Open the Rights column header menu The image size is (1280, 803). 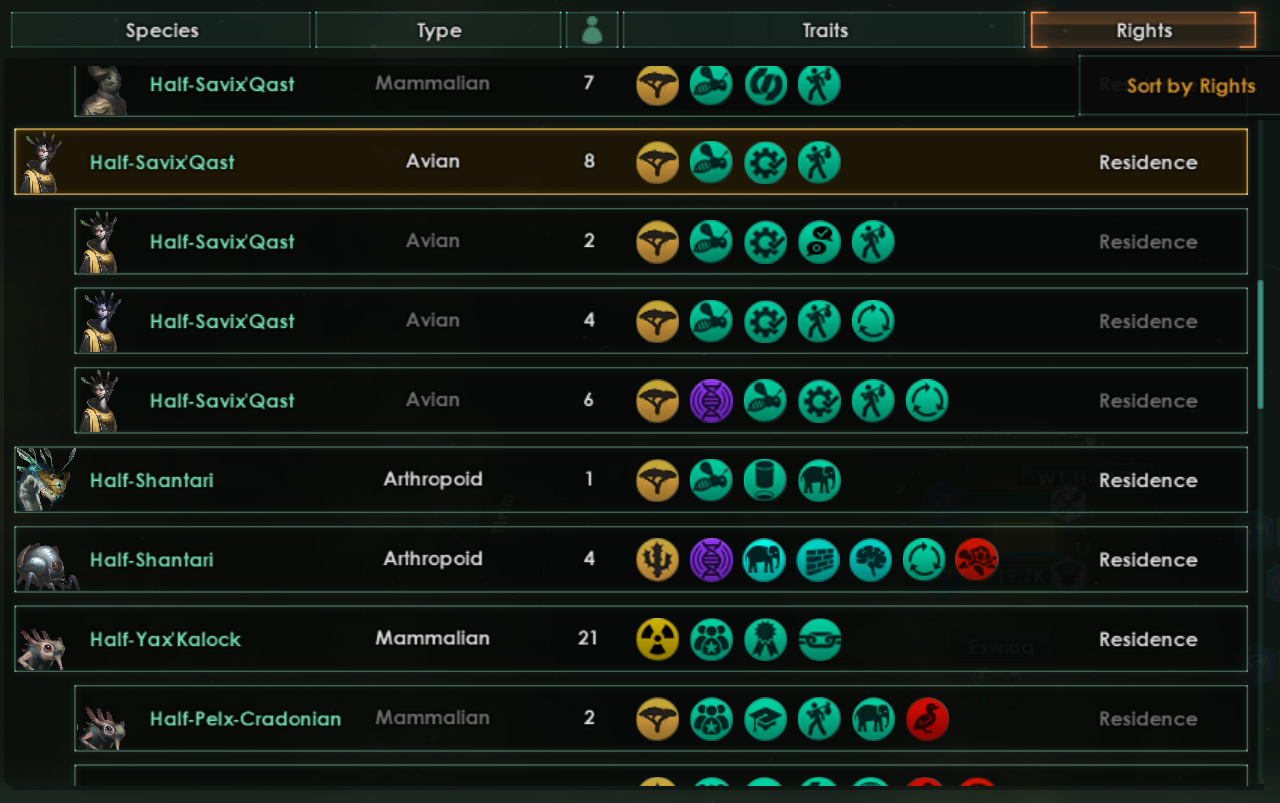[x=1143, y=29]
